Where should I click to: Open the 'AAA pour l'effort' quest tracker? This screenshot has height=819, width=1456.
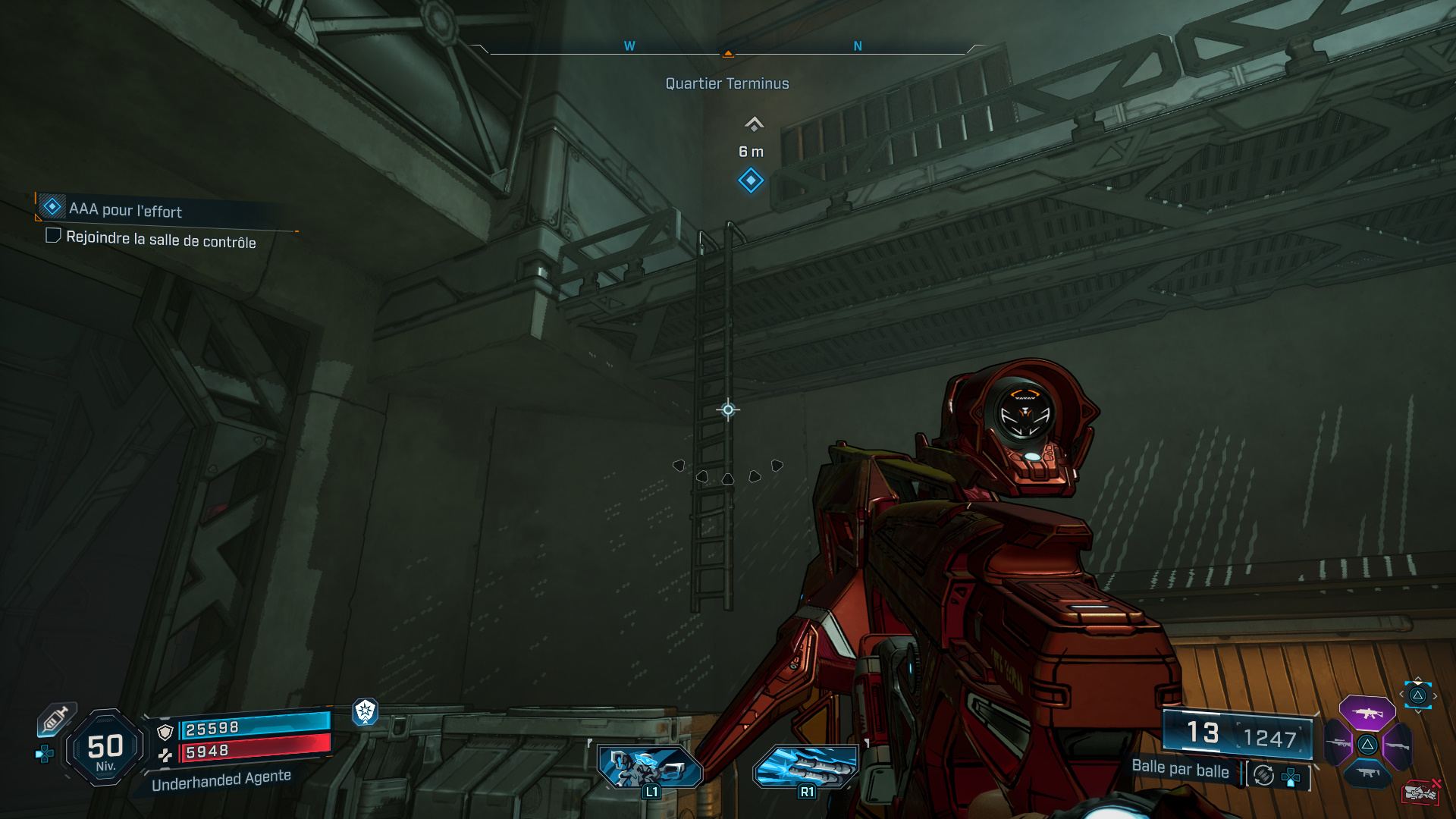pyautogui.click(x=126, y=209)
